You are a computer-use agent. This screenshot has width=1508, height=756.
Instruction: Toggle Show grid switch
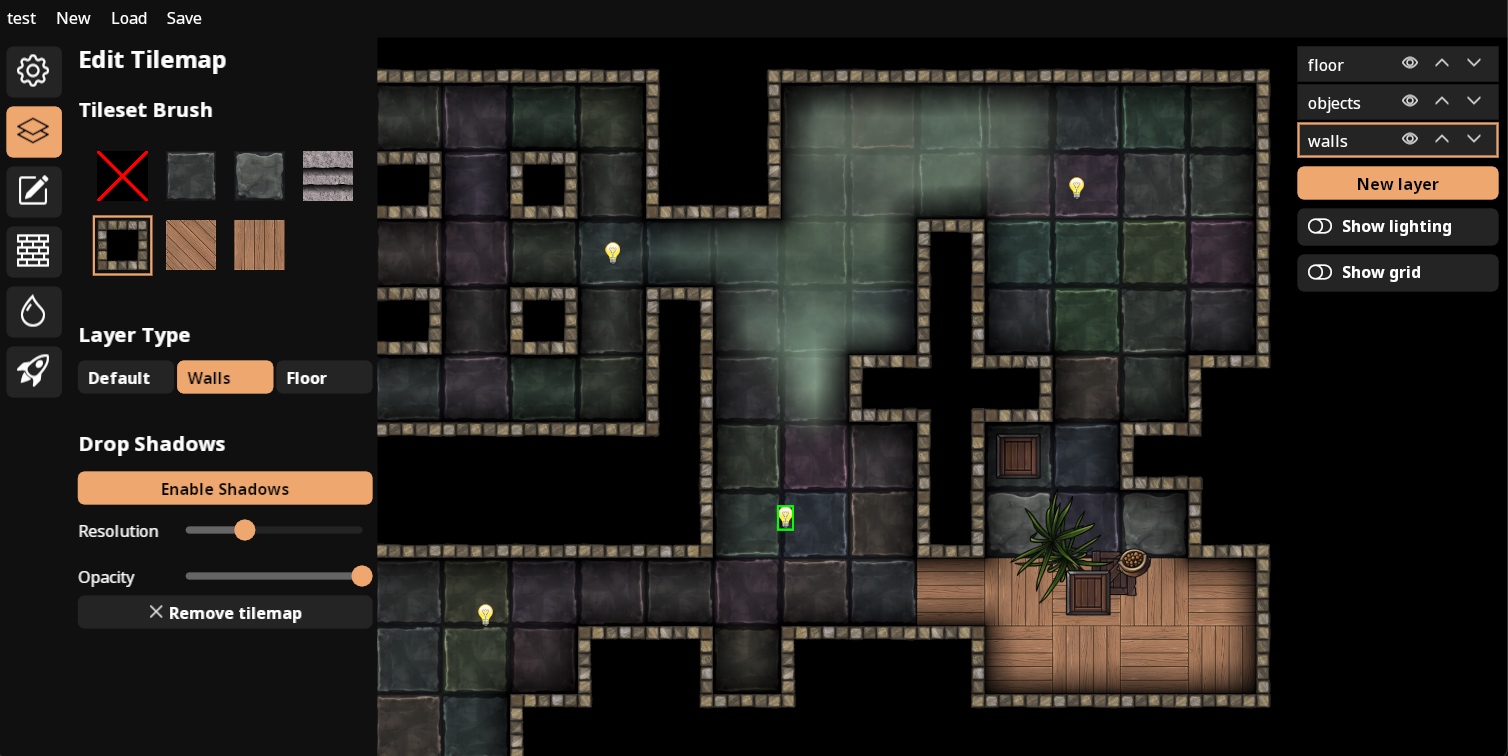(1320, 273)
